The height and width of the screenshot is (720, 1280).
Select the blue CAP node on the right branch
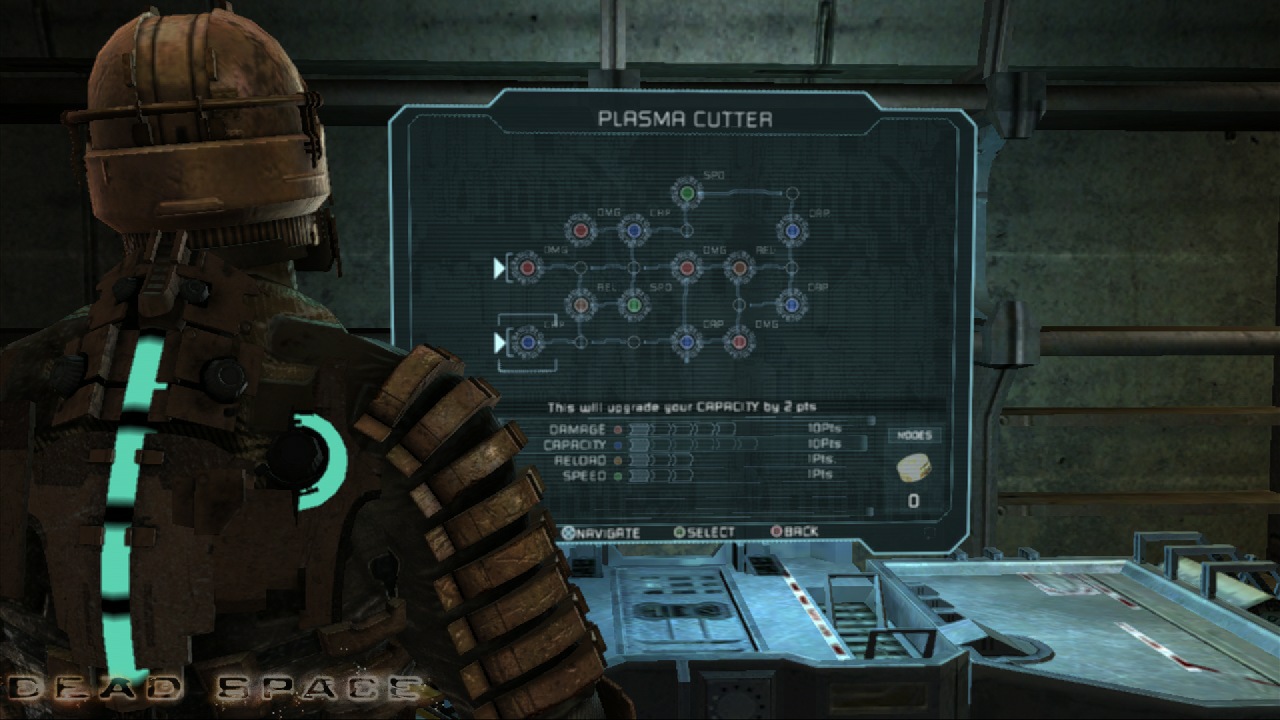(791, 303)
